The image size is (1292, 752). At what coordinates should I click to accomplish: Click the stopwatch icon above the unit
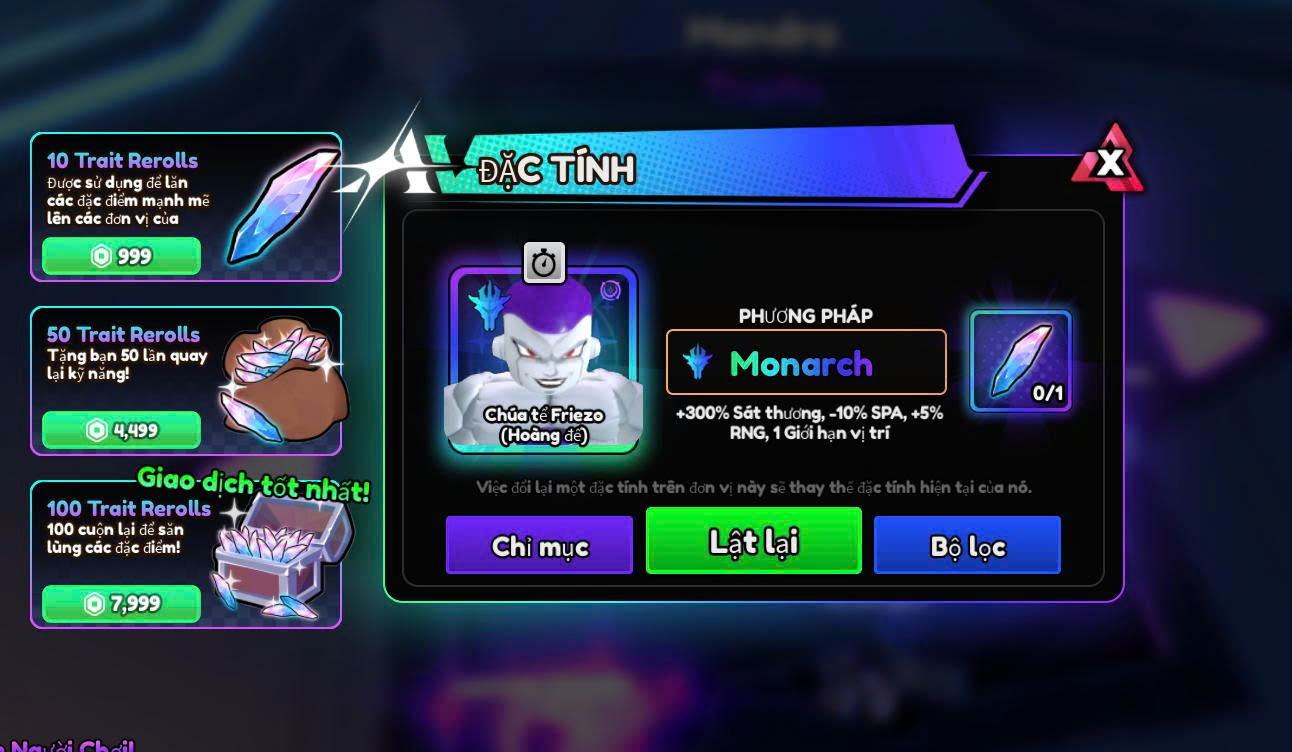click(544, 263)
